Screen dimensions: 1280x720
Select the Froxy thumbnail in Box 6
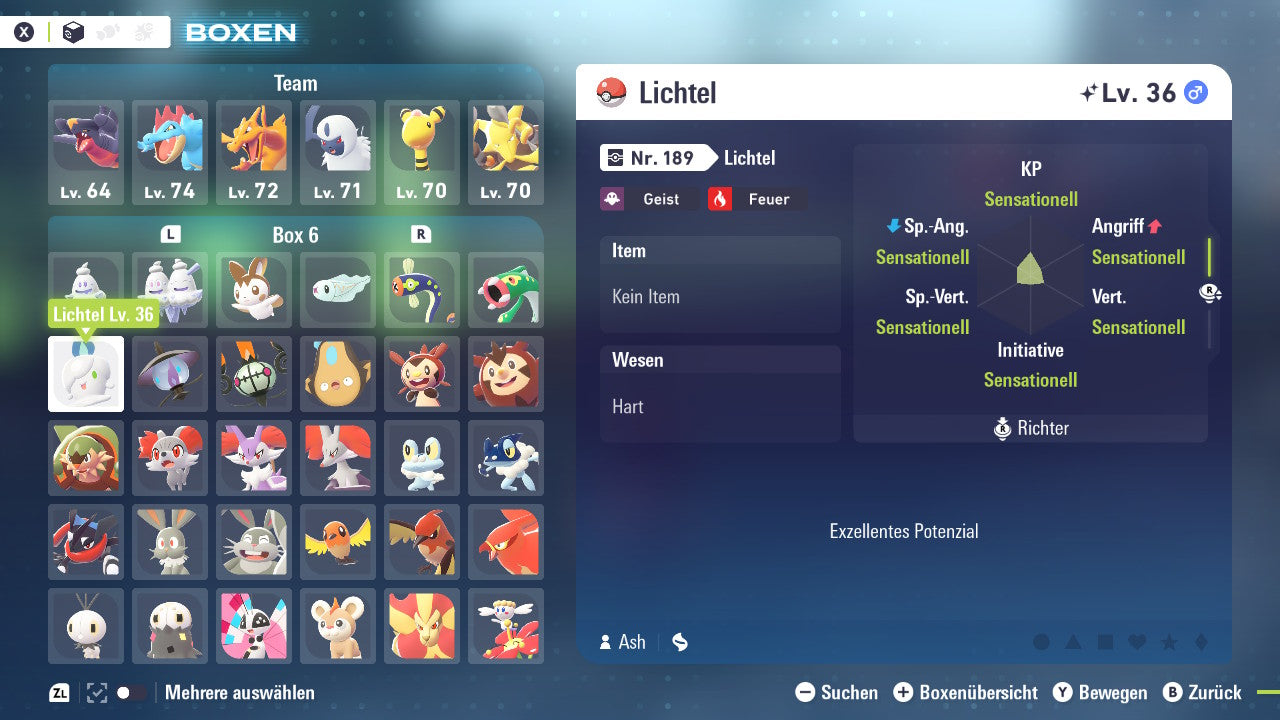point(422,458)
